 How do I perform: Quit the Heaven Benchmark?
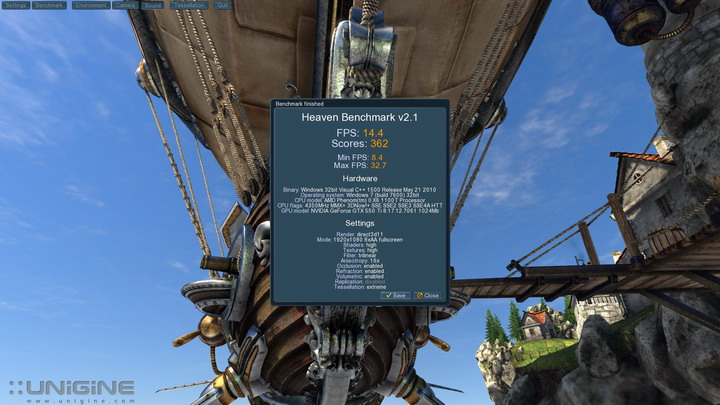point(222,5)
